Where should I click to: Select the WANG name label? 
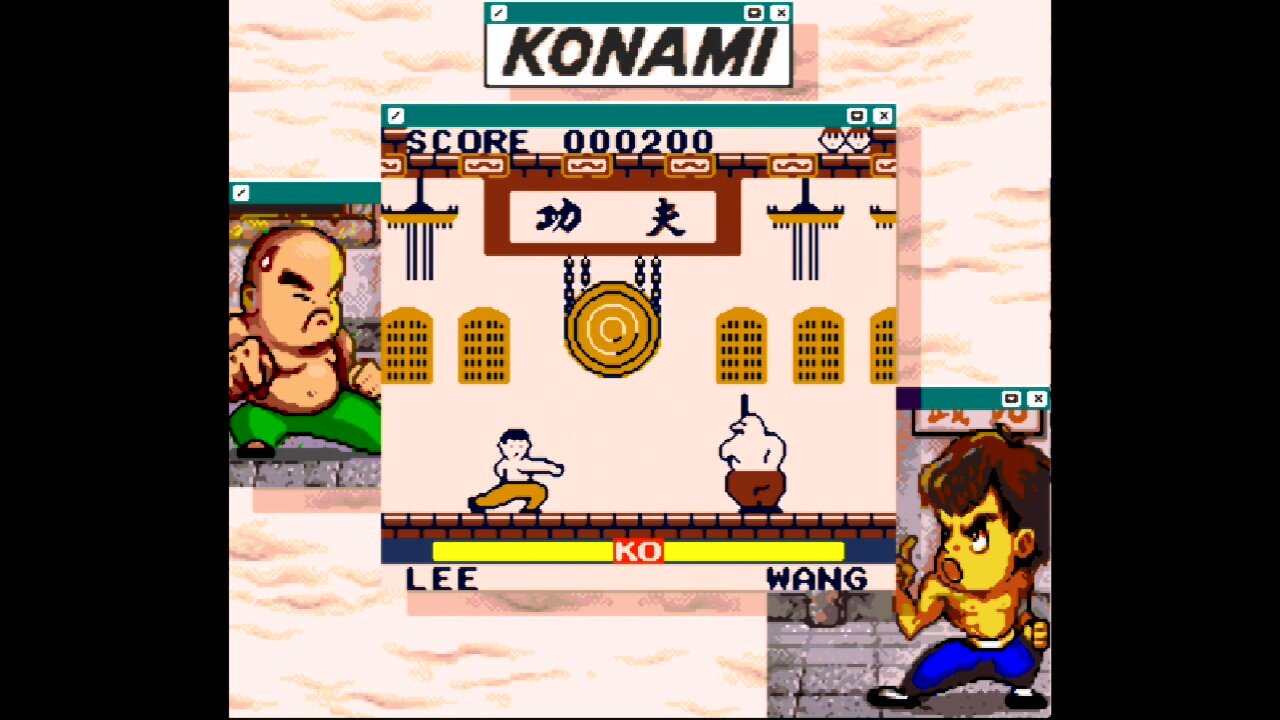coord(815,578)
